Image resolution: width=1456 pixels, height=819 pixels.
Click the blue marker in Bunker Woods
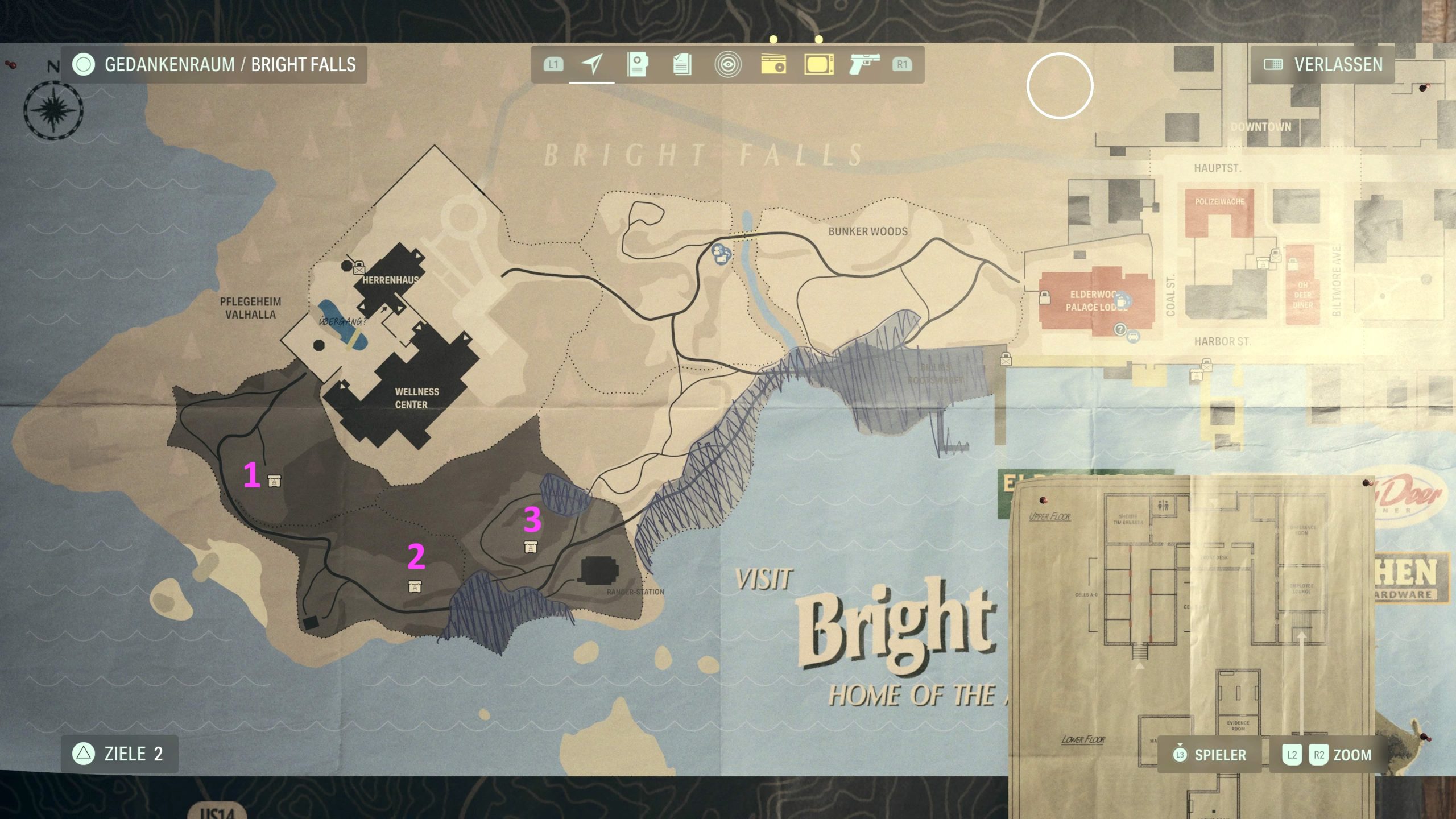721,254
